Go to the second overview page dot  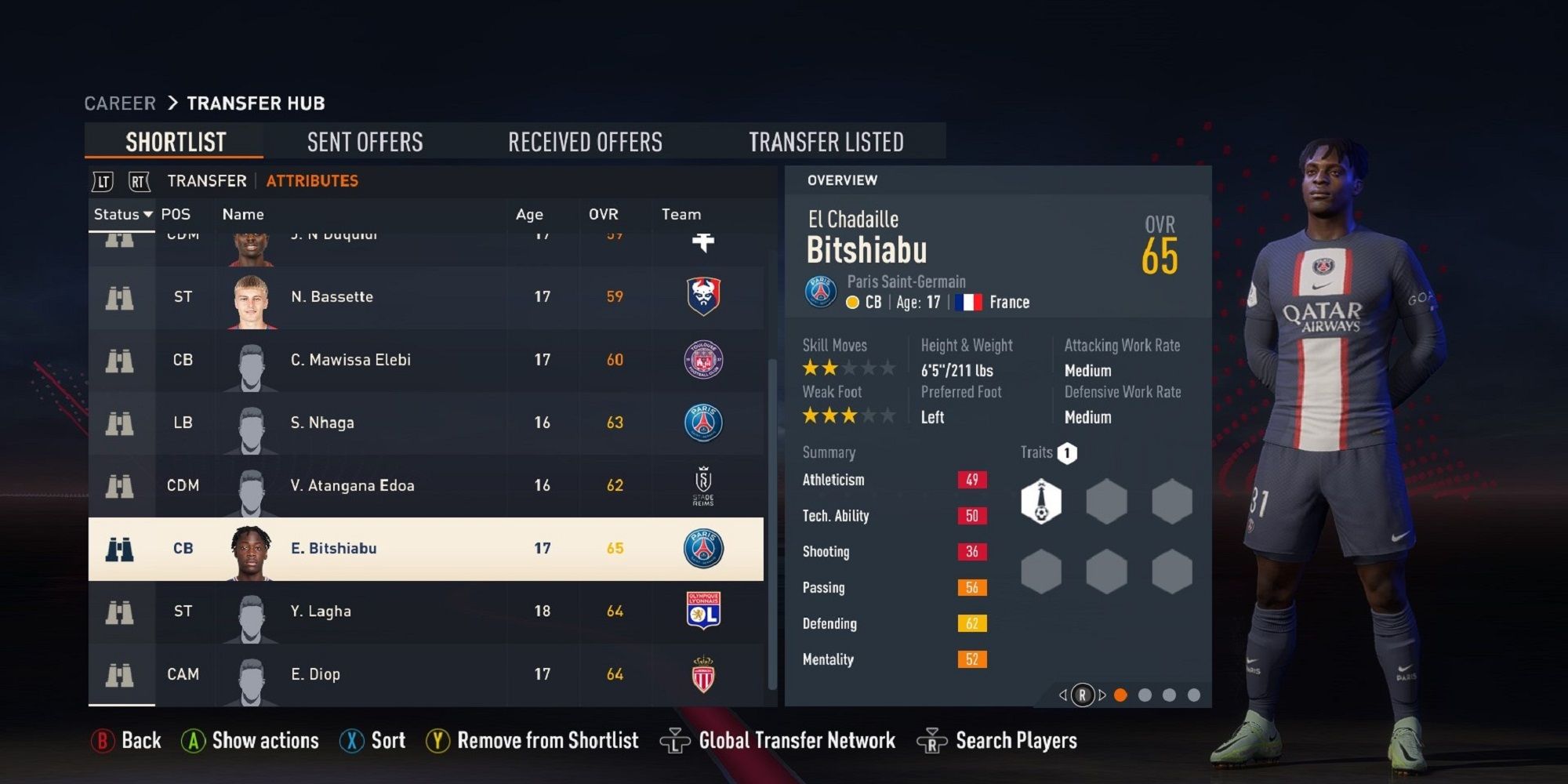(1145, 695)
